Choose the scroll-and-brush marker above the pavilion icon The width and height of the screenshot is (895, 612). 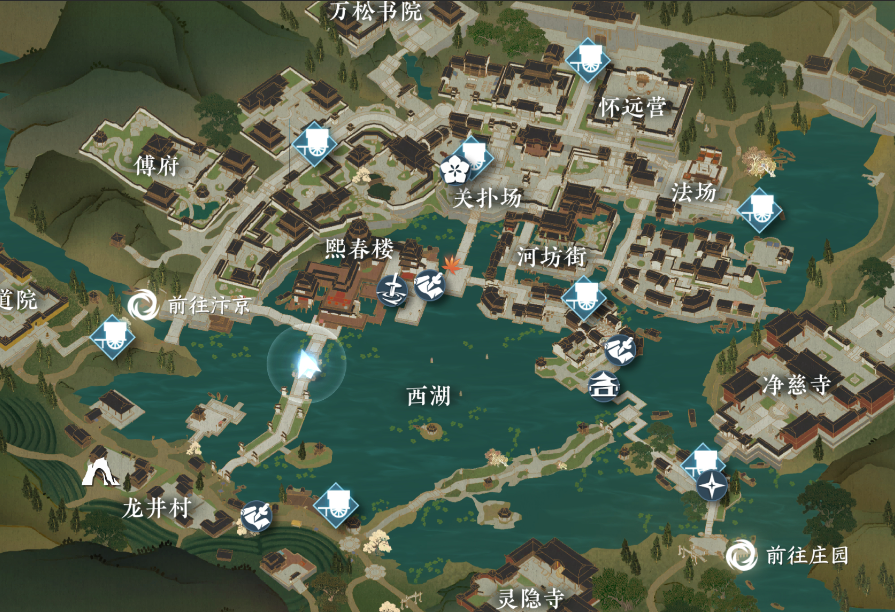619,349
